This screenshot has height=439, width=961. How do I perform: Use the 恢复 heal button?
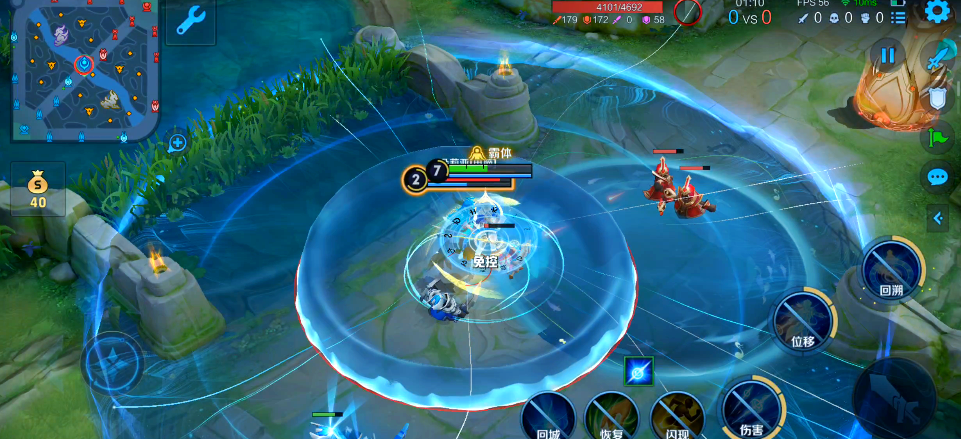(612, 417)
